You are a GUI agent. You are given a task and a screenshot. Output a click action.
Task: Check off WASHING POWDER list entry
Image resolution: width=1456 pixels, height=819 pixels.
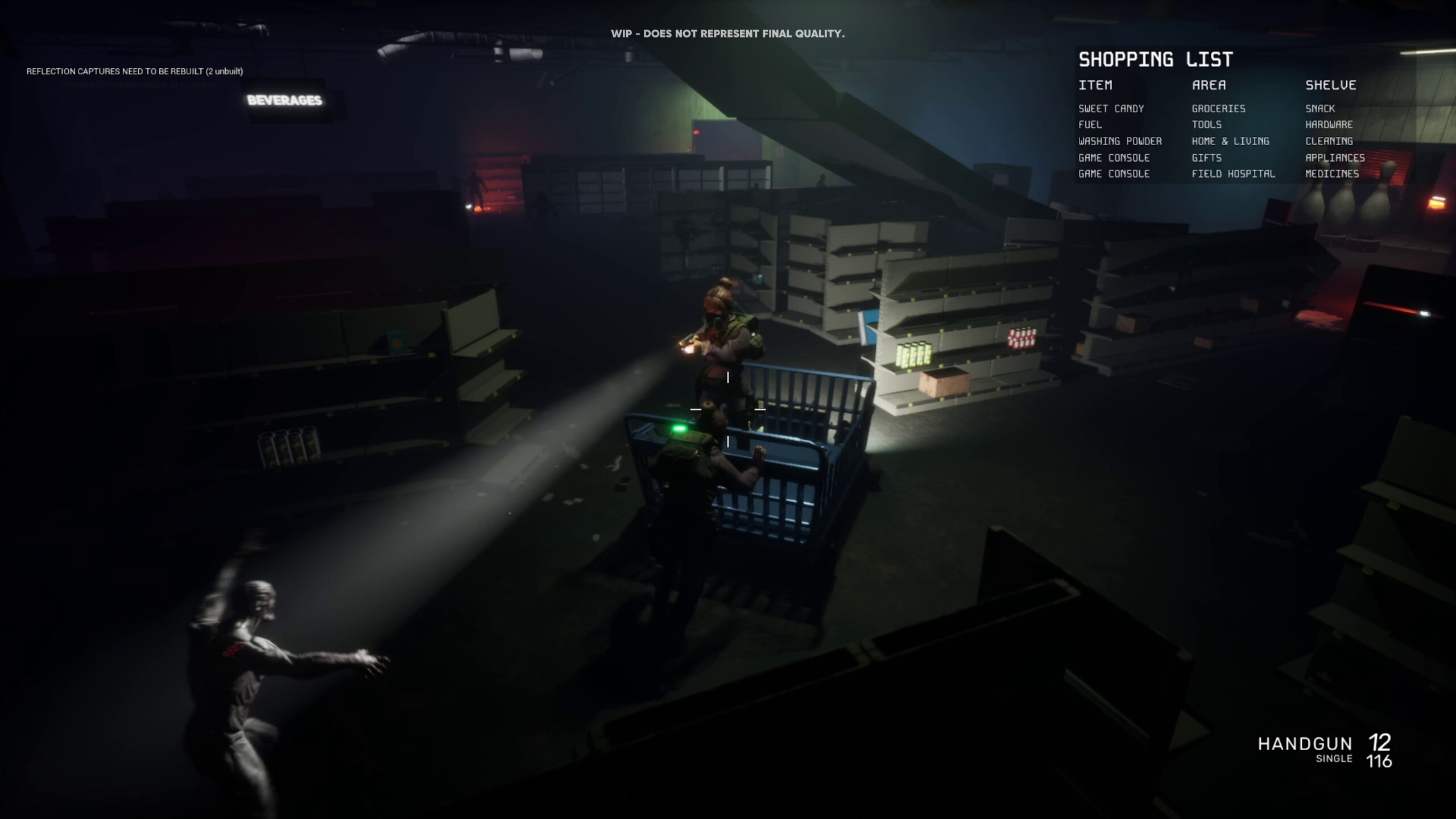click(1120, 141)
